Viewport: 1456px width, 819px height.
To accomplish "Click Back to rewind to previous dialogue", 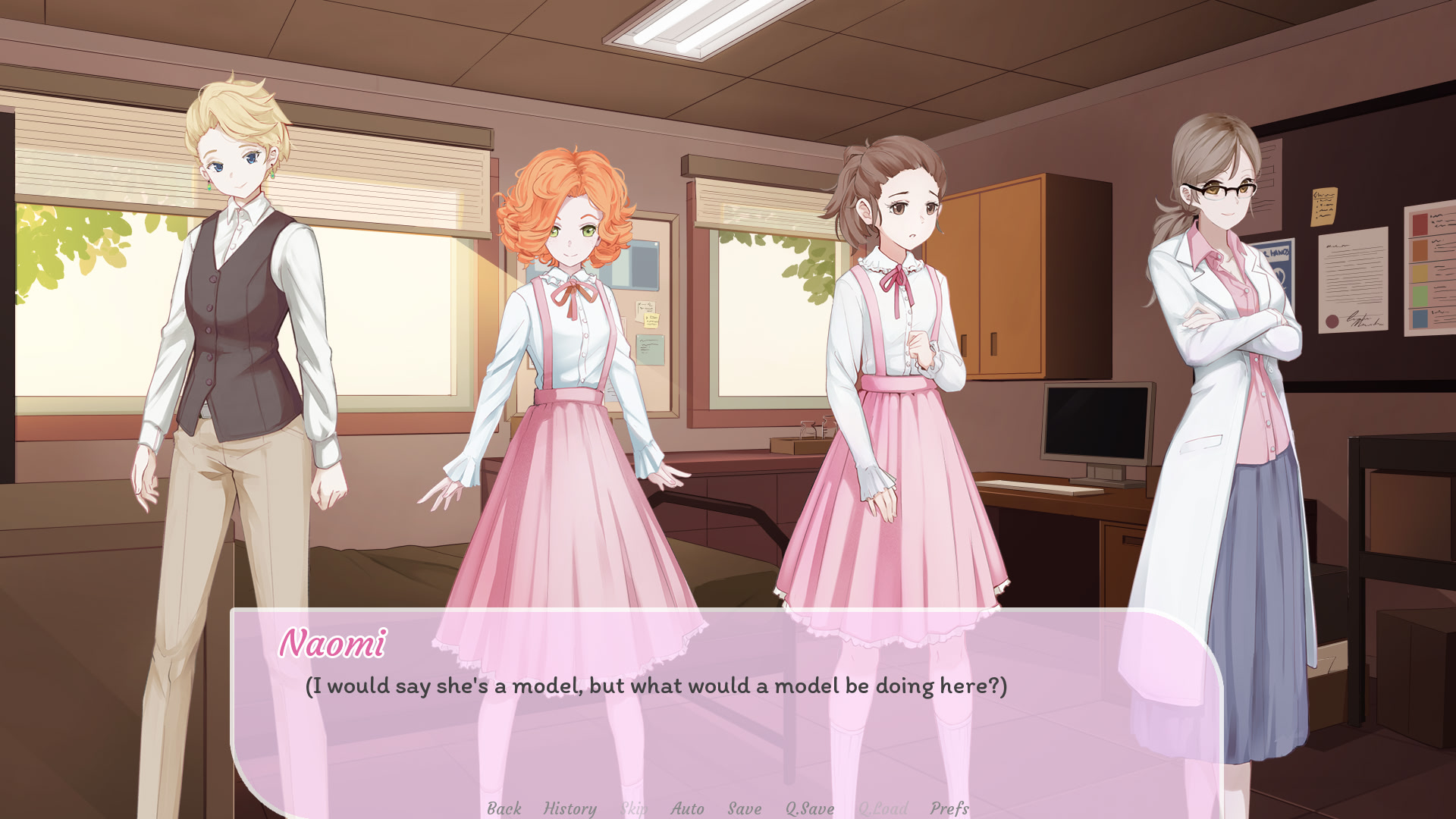I will pos(504,808).
